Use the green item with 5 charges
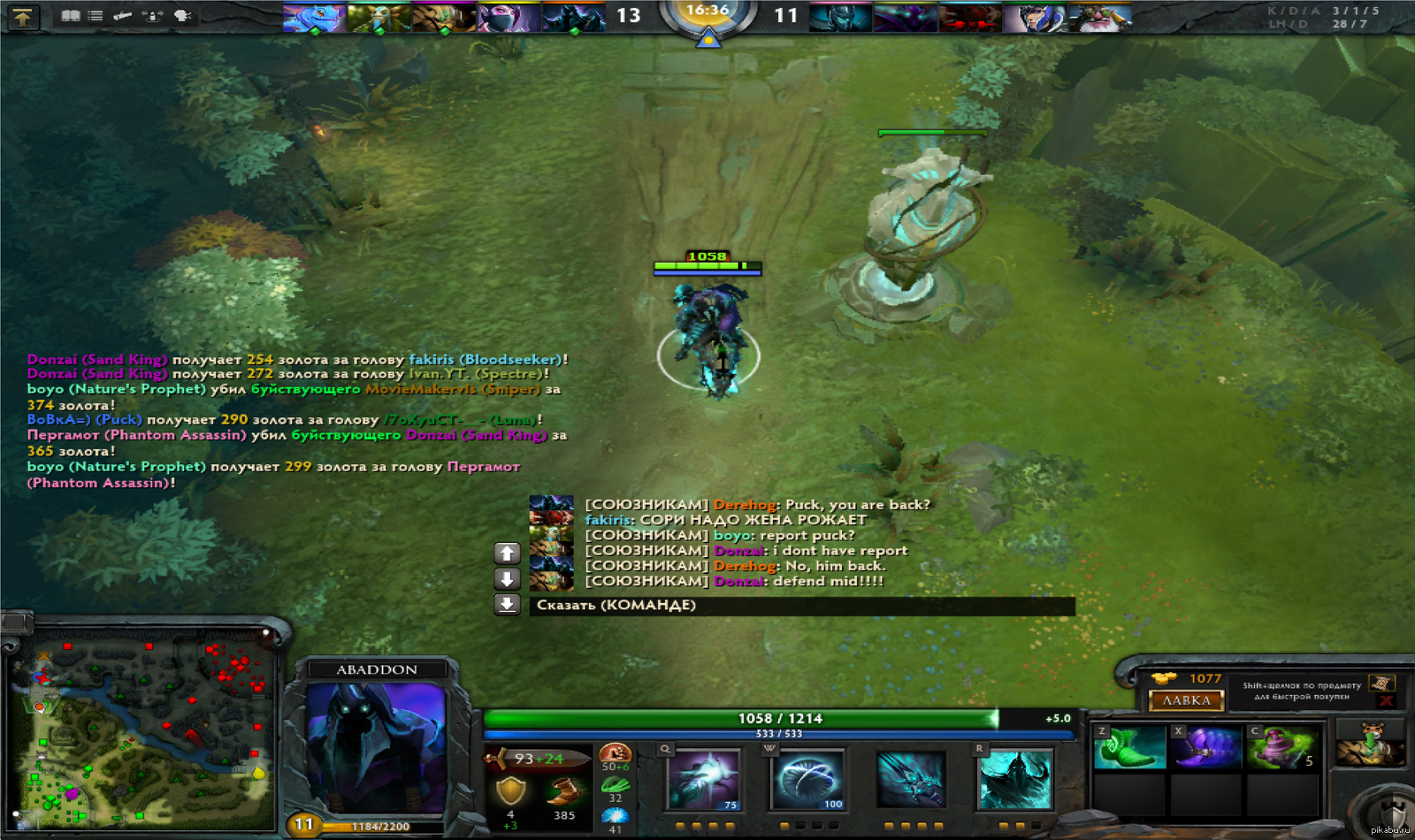1415x840 pixels. [1282, 747]
